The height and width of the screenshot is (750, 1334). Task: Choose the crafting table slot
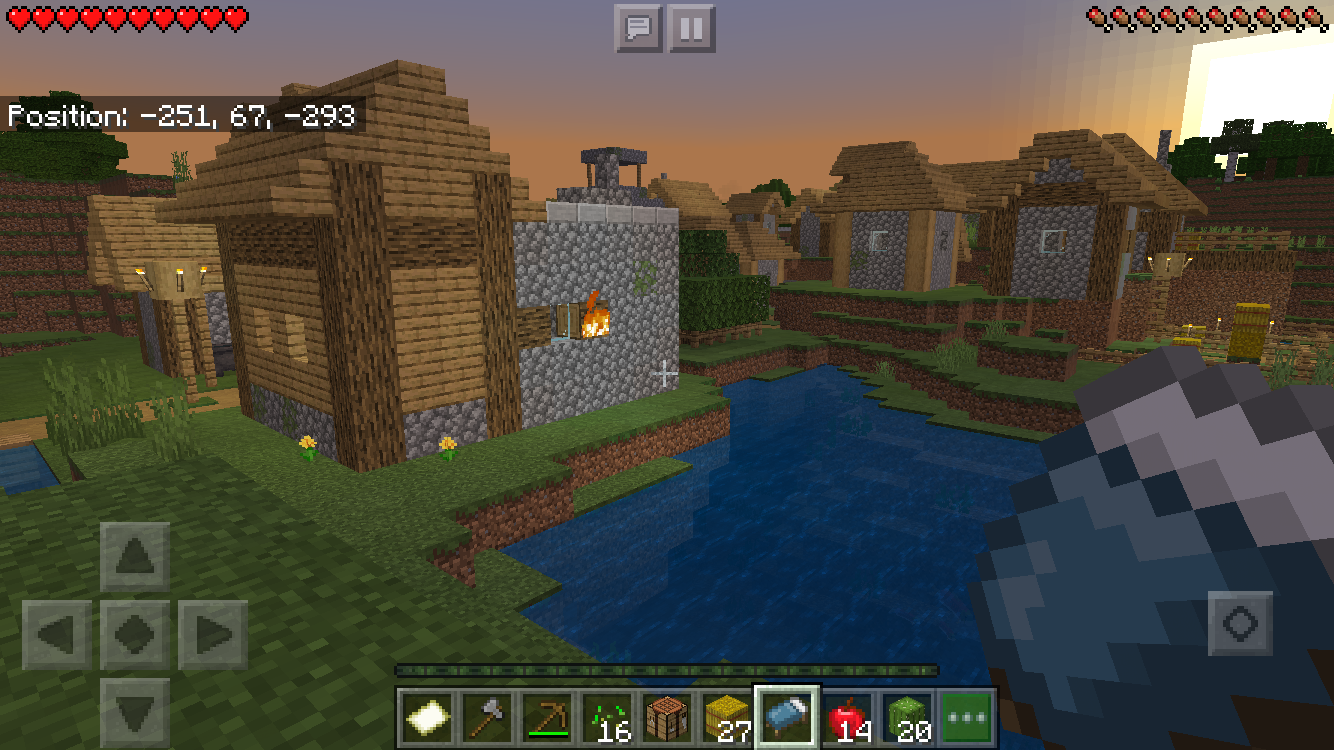(667, 717)
